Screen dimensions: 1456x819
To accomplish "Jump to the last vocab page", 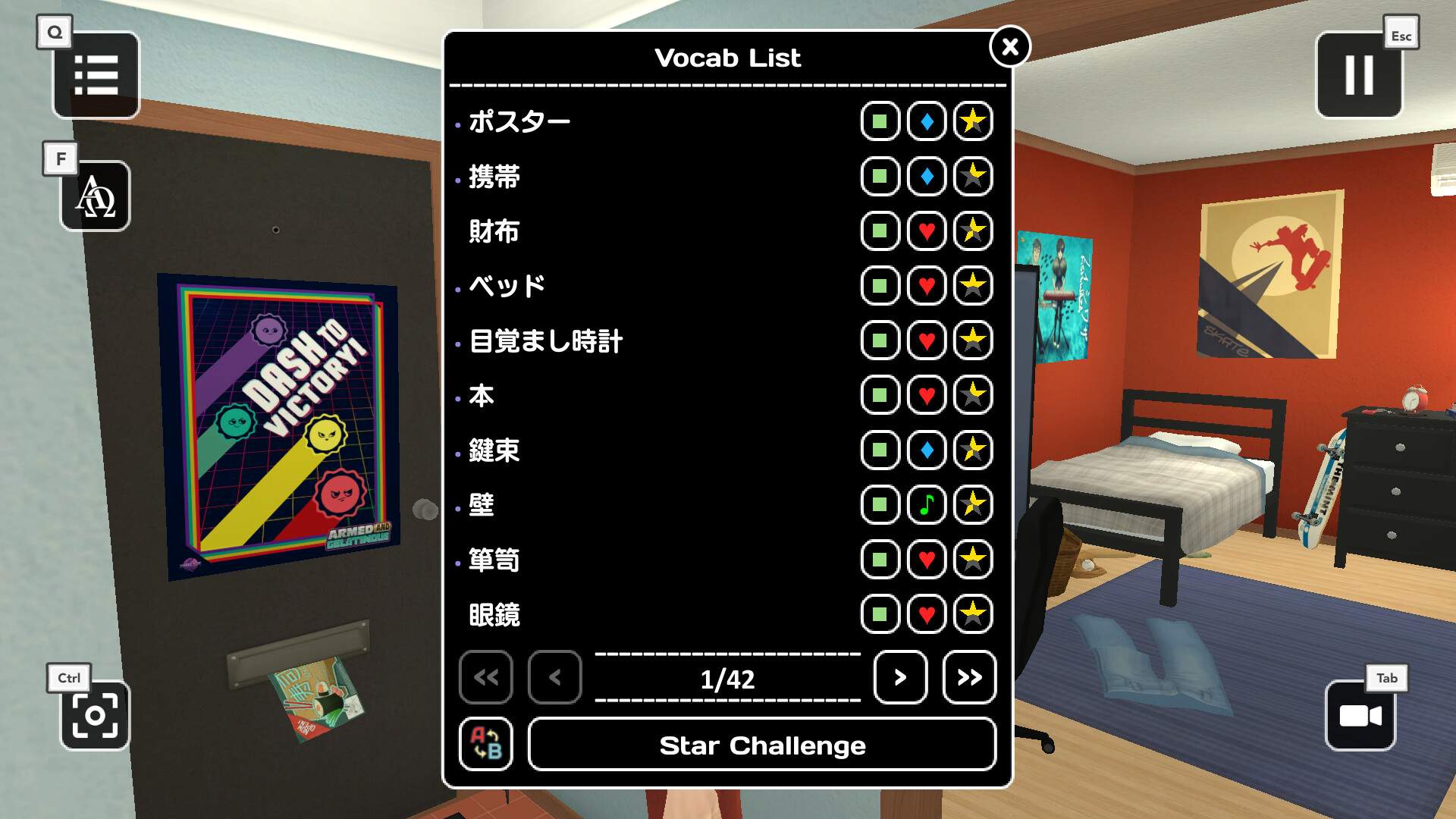I will coord(968,678).
